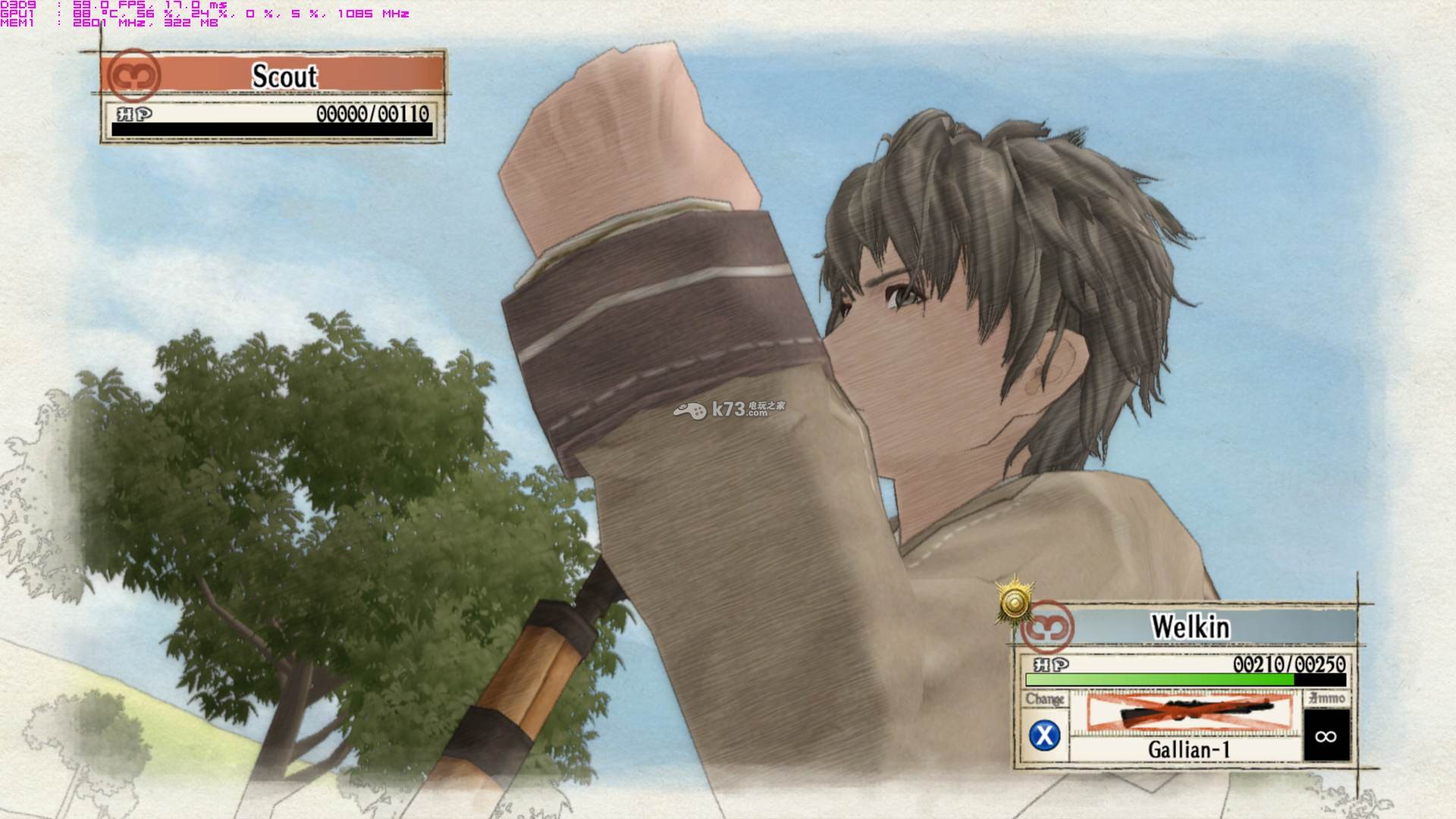
Task: Click the enemy Scout name banner
Action: pyautogui.click(x=285, y=76)
